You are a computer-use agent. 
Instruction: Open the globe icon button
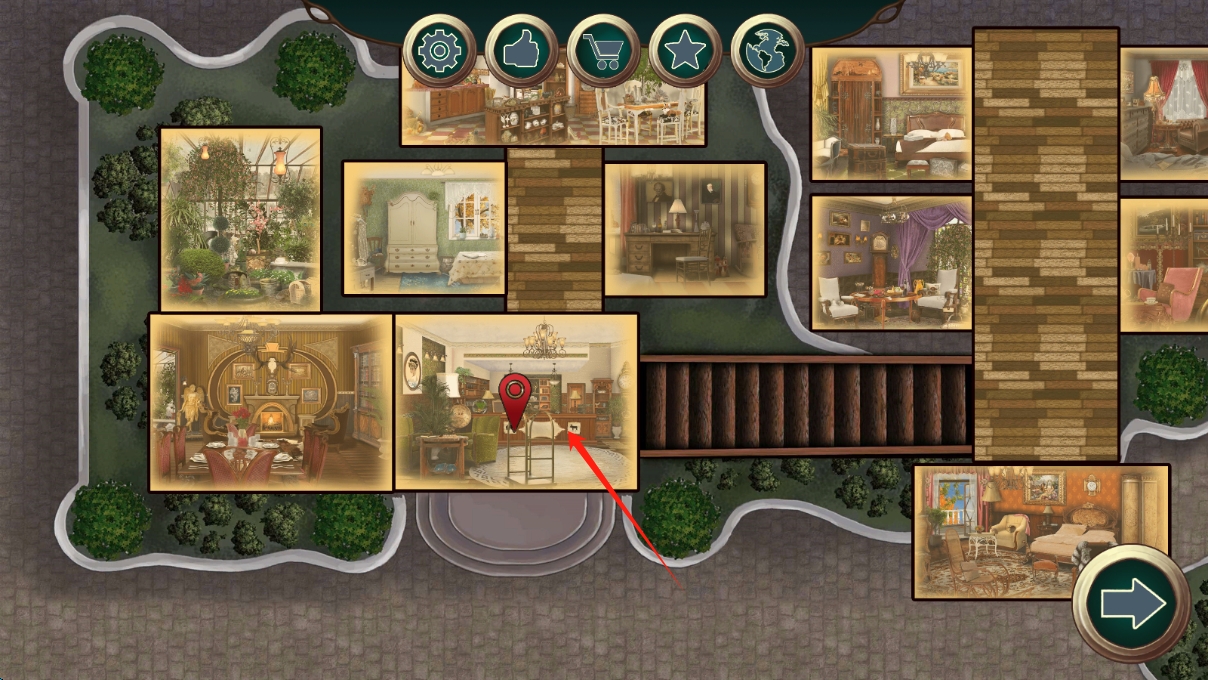767,51
